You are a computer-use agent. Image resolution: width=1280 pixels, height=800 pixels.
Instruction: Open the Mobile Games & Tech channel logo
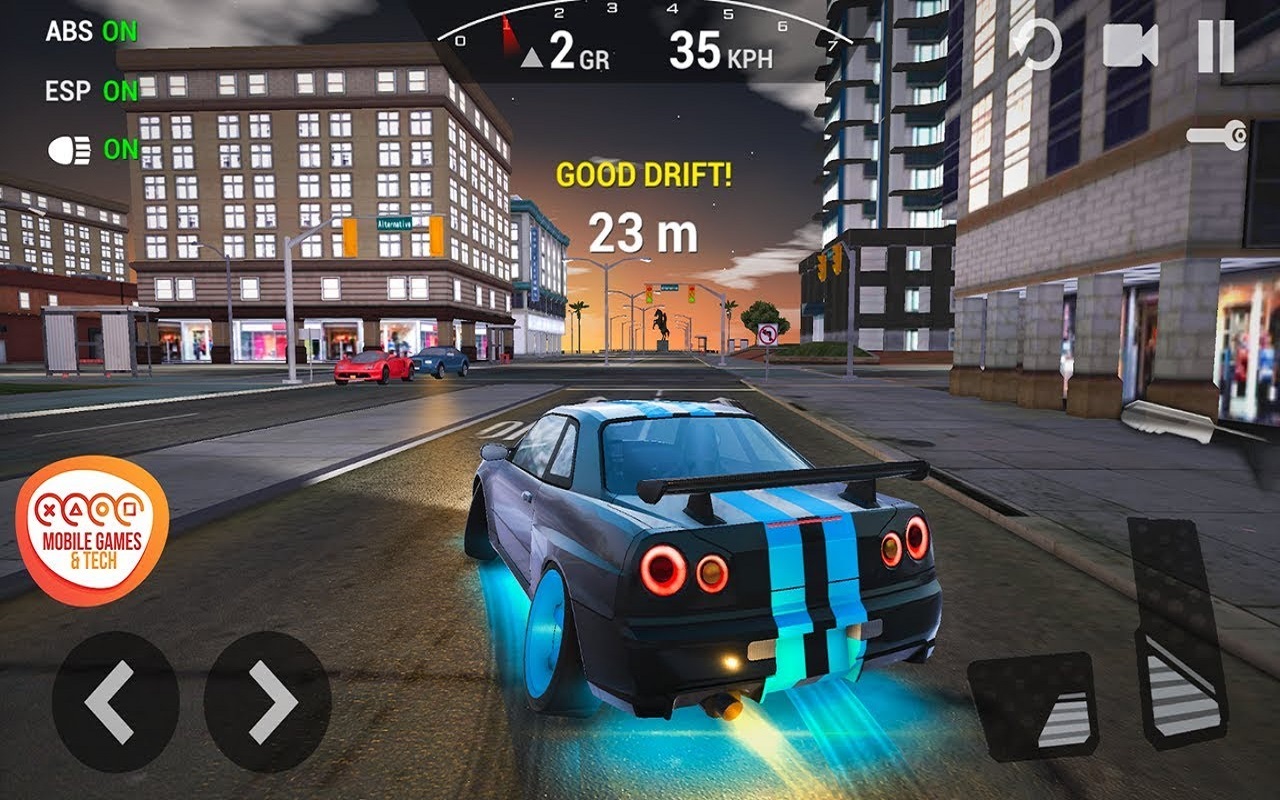(91, 531)
